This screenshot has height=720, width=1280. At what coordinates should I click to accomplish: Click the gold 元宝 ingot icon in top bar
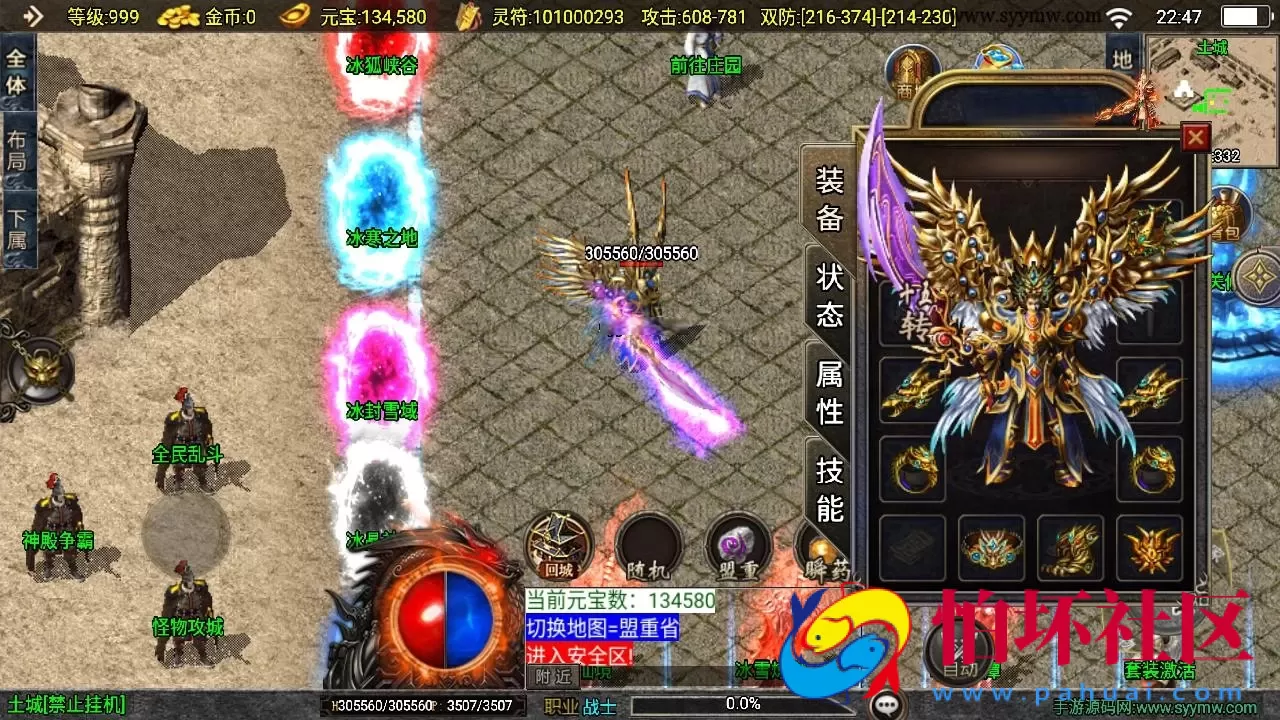(x=293, y=16)
